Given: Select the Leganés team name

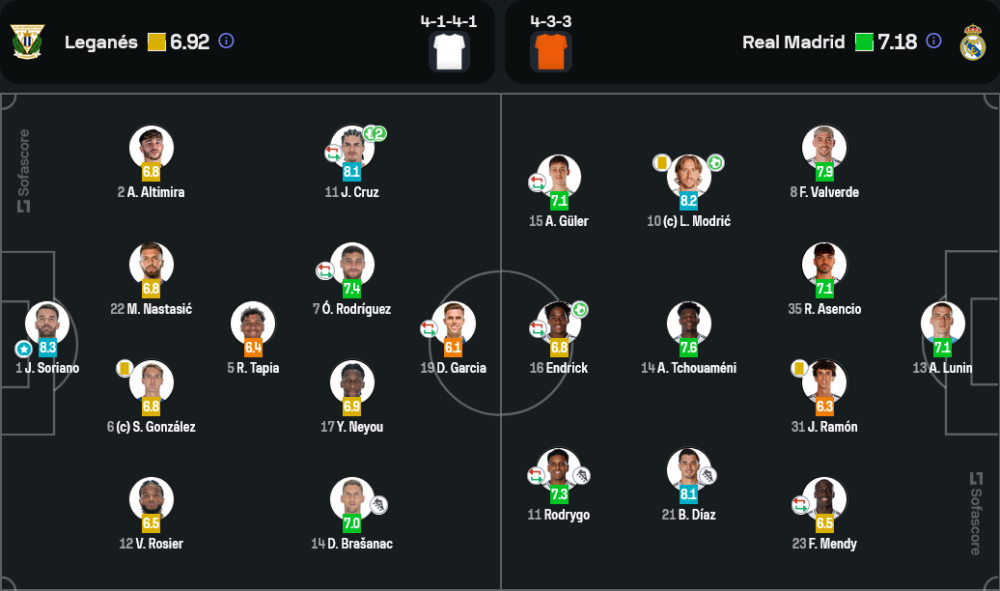Looking at the screenshot, I should [x=101, y=42].
